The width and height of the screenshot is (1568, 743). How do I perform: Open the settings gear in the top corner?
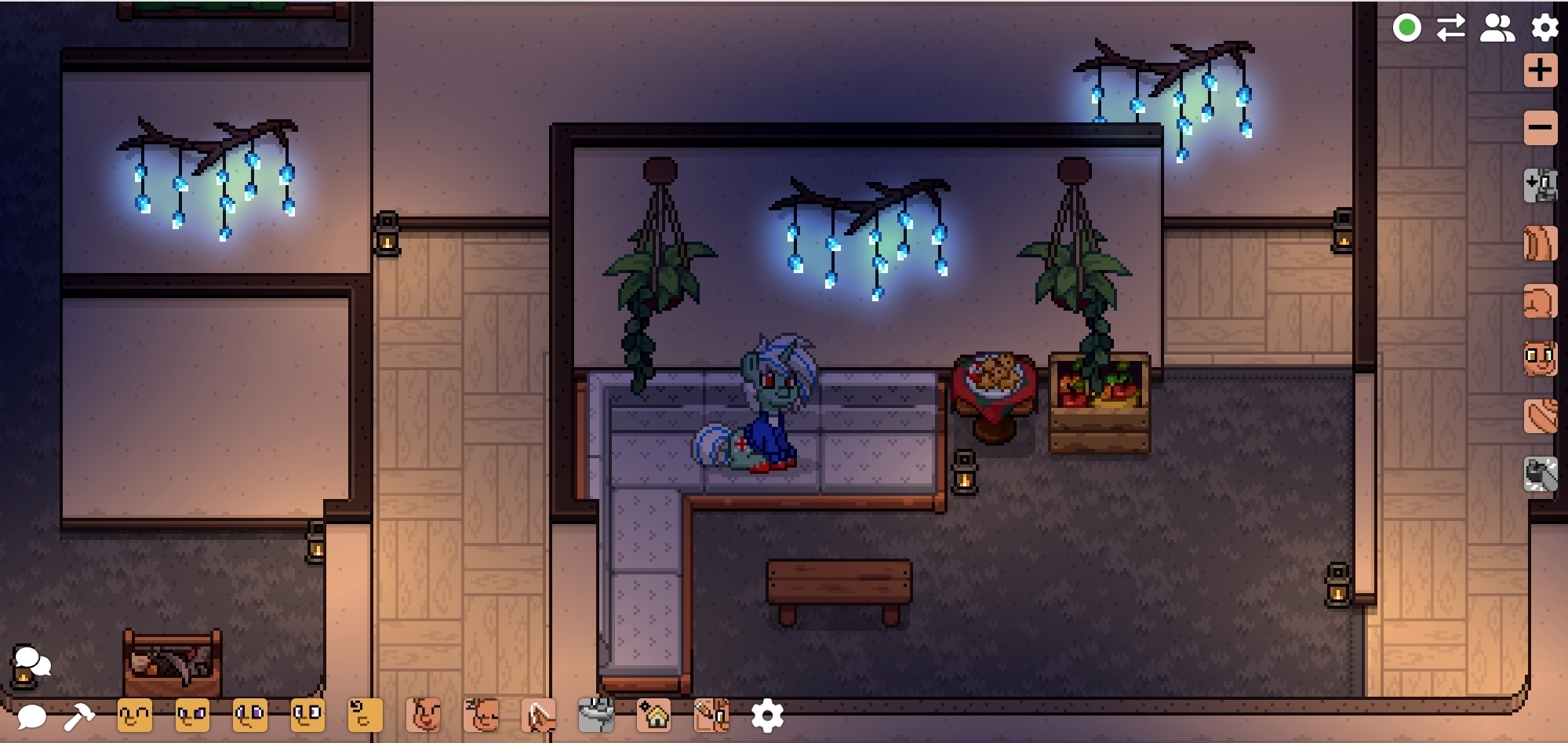1544,28
